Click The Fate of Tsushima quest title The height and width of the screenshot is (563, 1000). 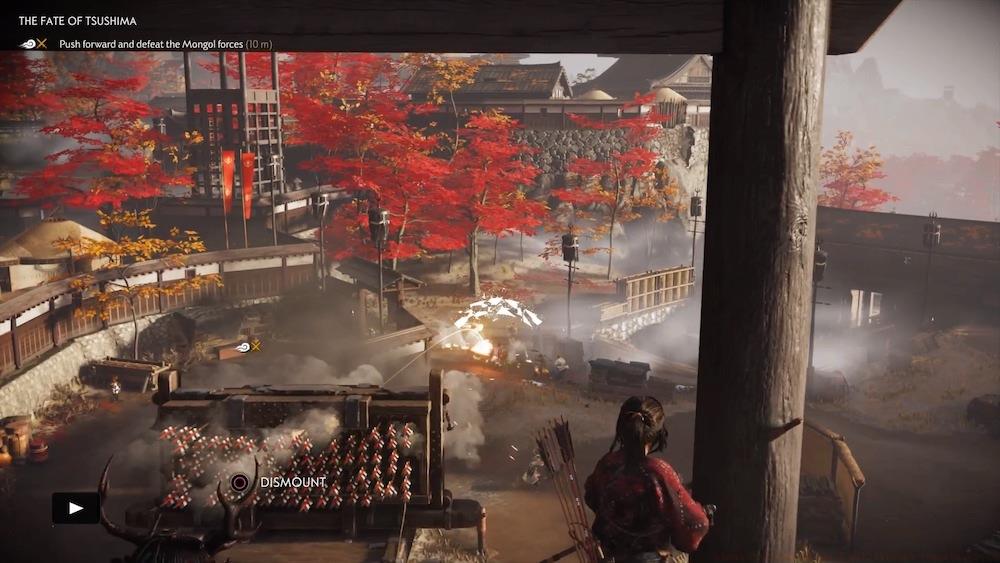(x=78, y=21)
